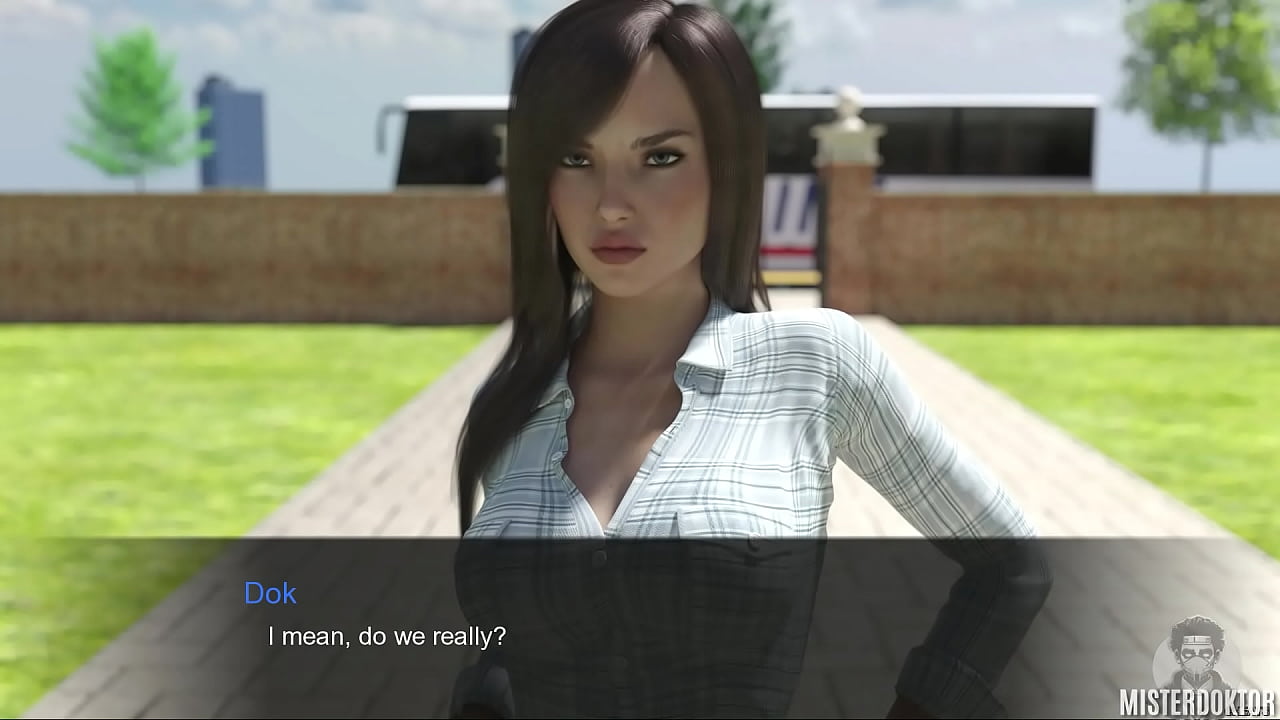Image resolution: width=1280 pixels, height=720 pixels.
Task: Click the dialogue box to advance text
Action: [640, 620]
